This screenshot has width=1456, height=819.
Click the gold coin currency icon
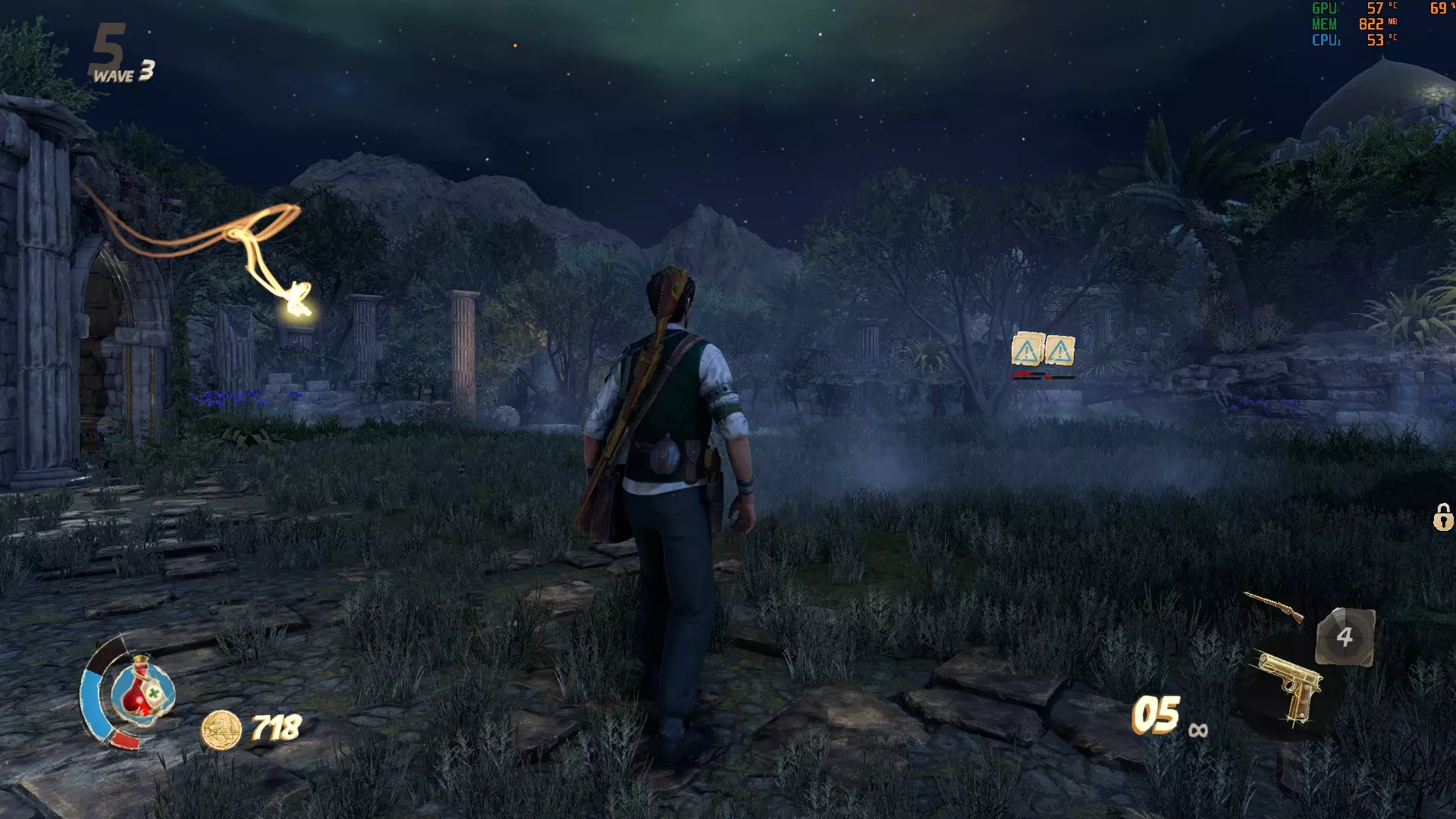click(x=221, y=730)
